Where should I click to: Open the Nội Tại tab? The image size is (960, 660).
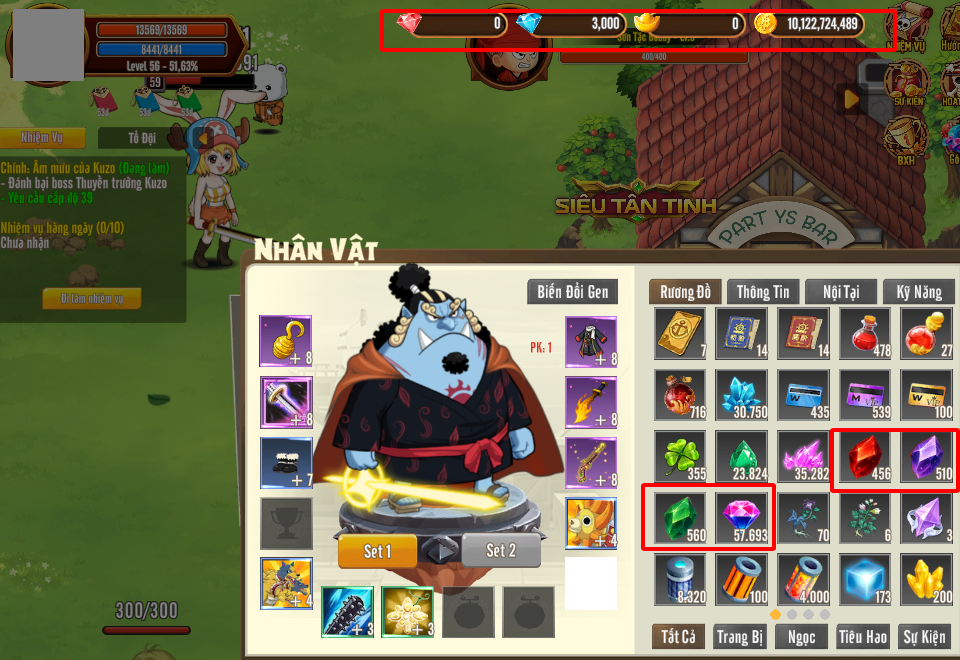(x=840, y=292)
